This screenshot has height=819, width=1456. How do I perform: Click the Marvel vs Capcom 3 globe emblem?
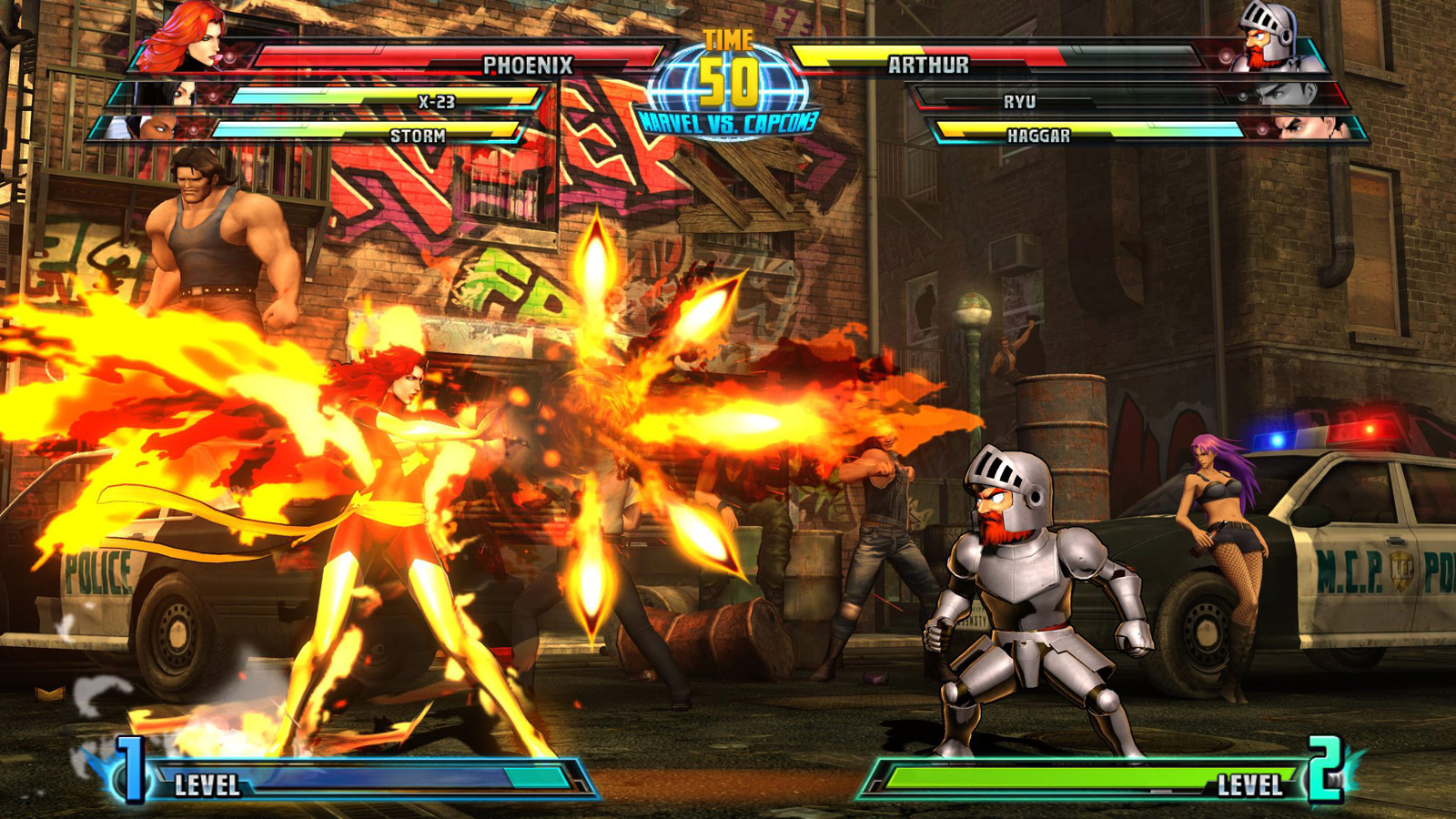(x=728, y=91)
